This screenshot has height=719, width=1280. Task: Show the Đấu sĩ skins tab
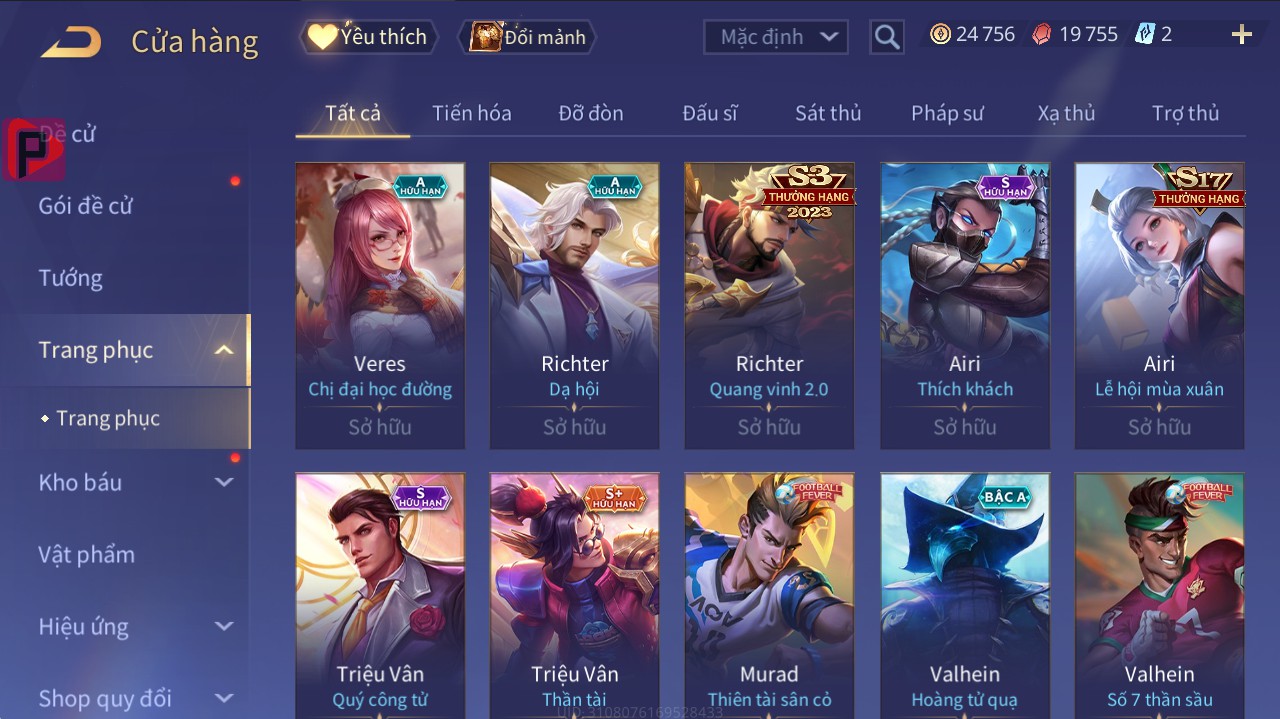(709, 113)
